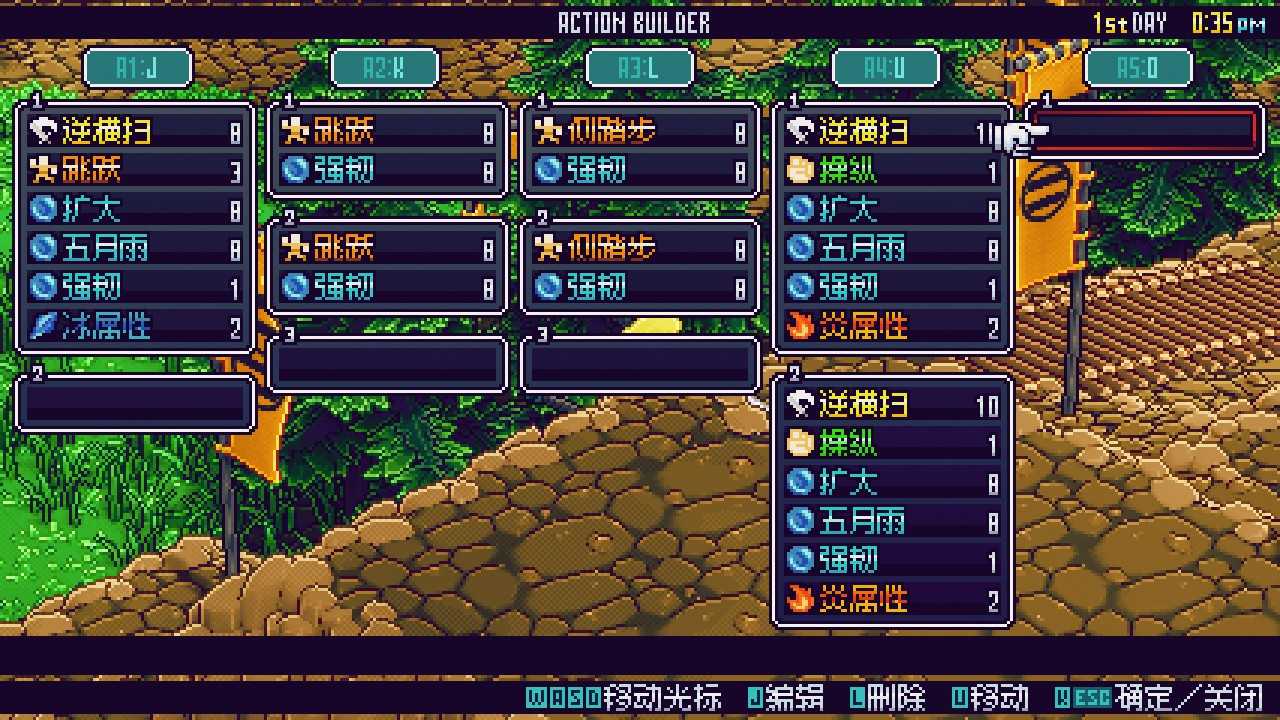The image size is (1280, 720).
Task: Select the 侧踏步 sidestep icon in A3 slot 1
Action: pos(550,131)
